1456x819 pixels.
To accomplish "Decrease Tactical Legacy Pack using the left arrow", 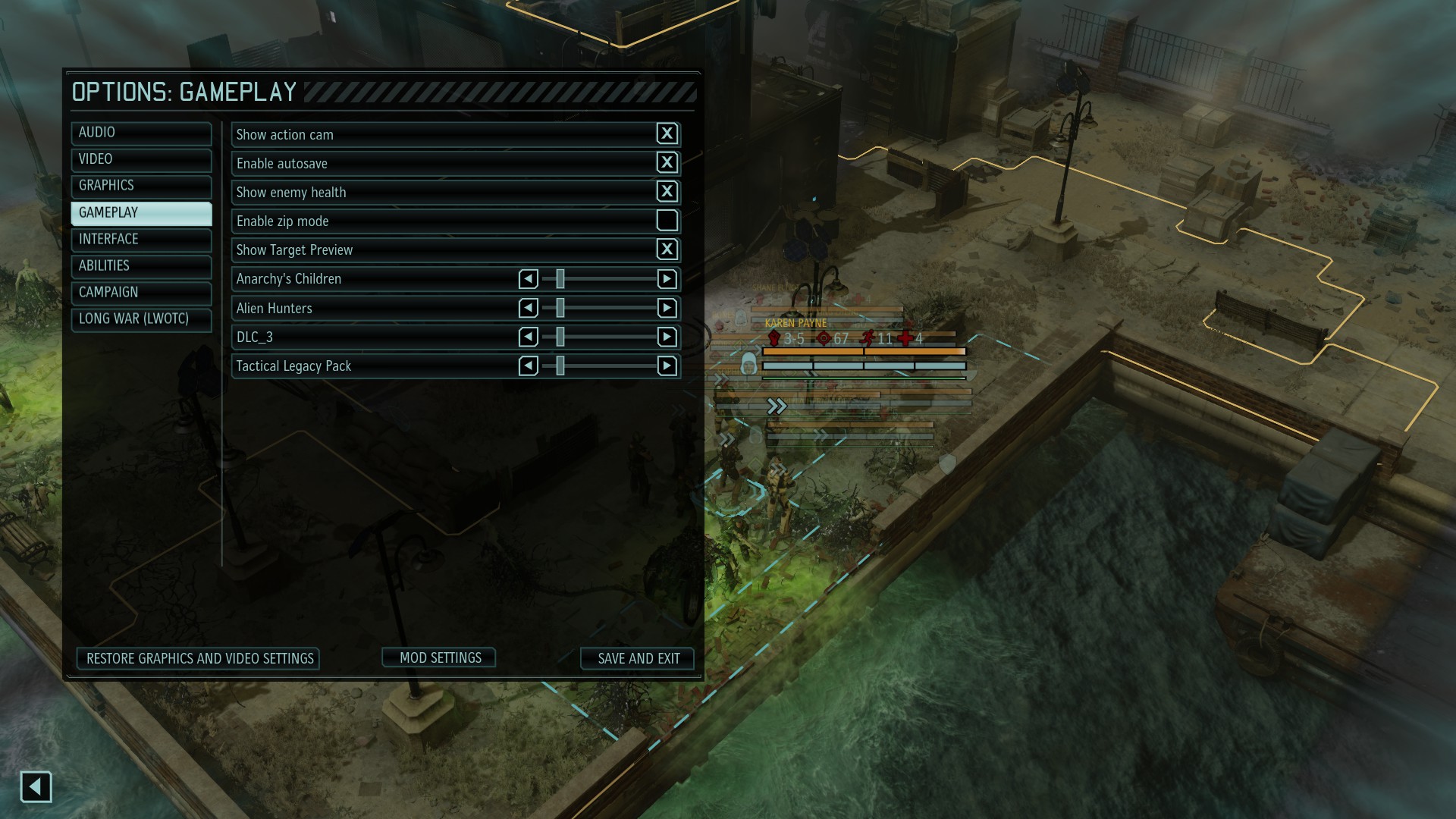I will 528,366.
